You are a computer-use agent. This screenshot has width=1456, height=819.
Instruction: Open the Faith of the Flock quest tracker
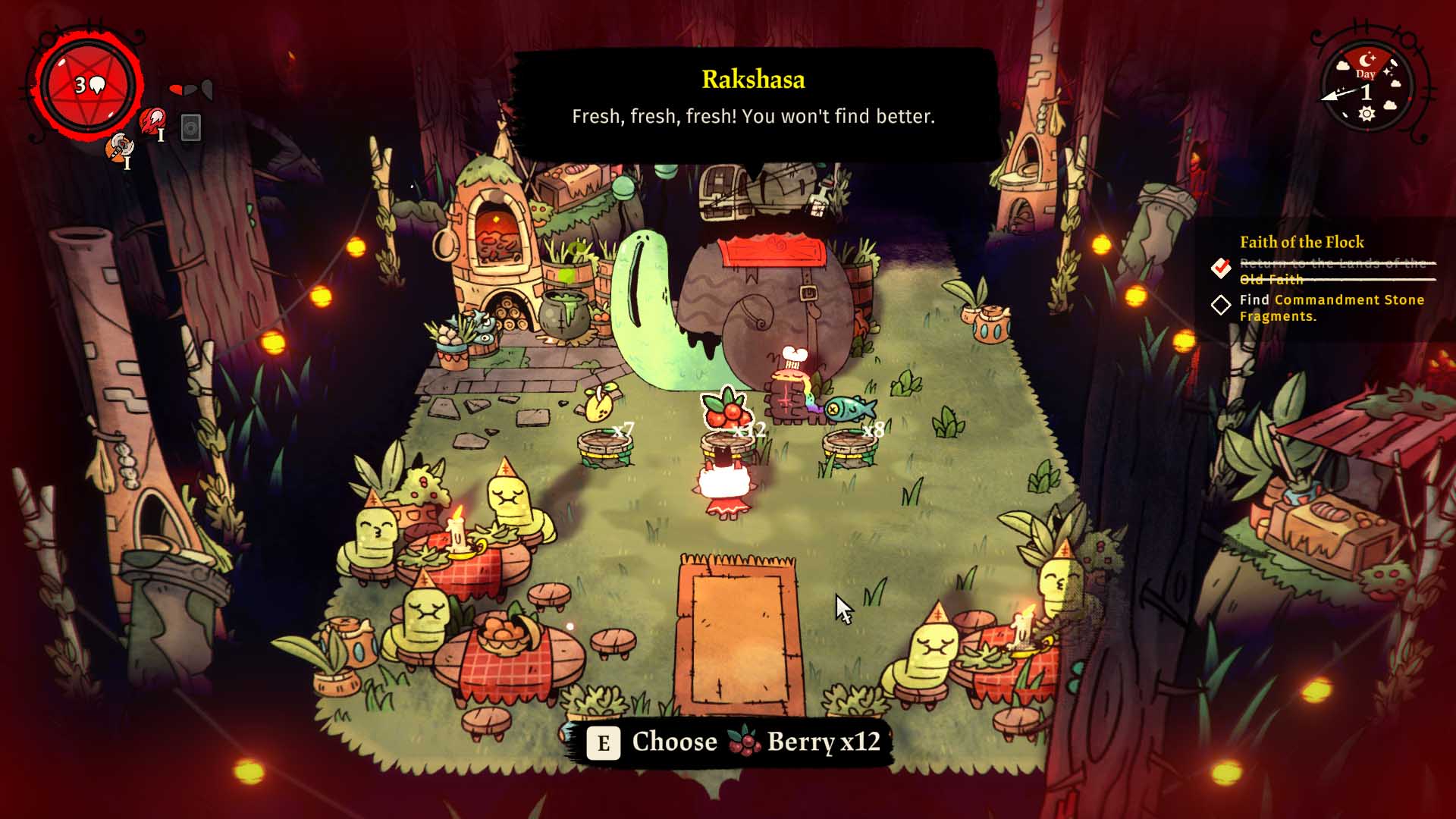coord(1301,242)
